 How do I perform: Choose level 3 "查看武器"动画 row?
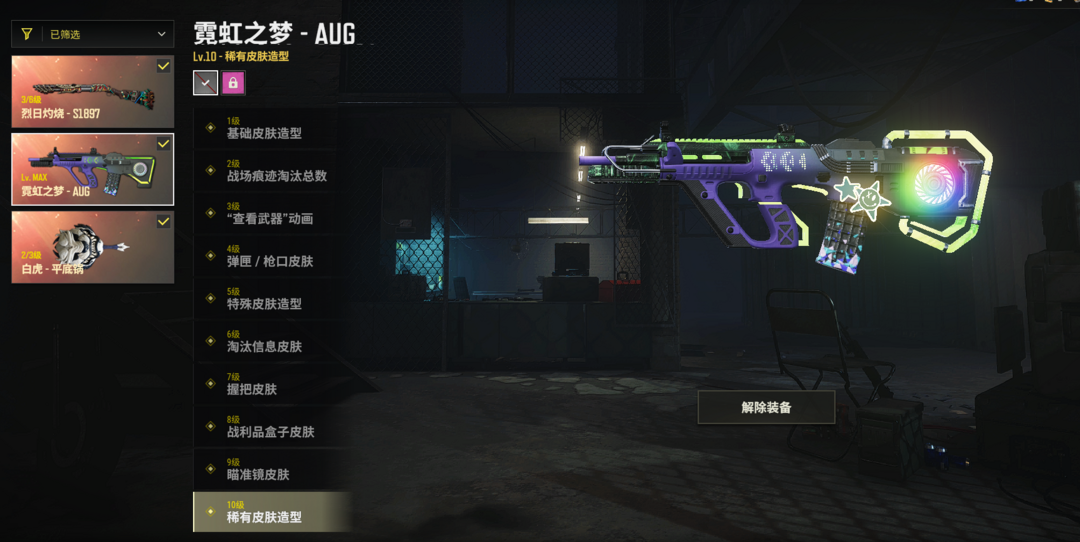[270, 213]
